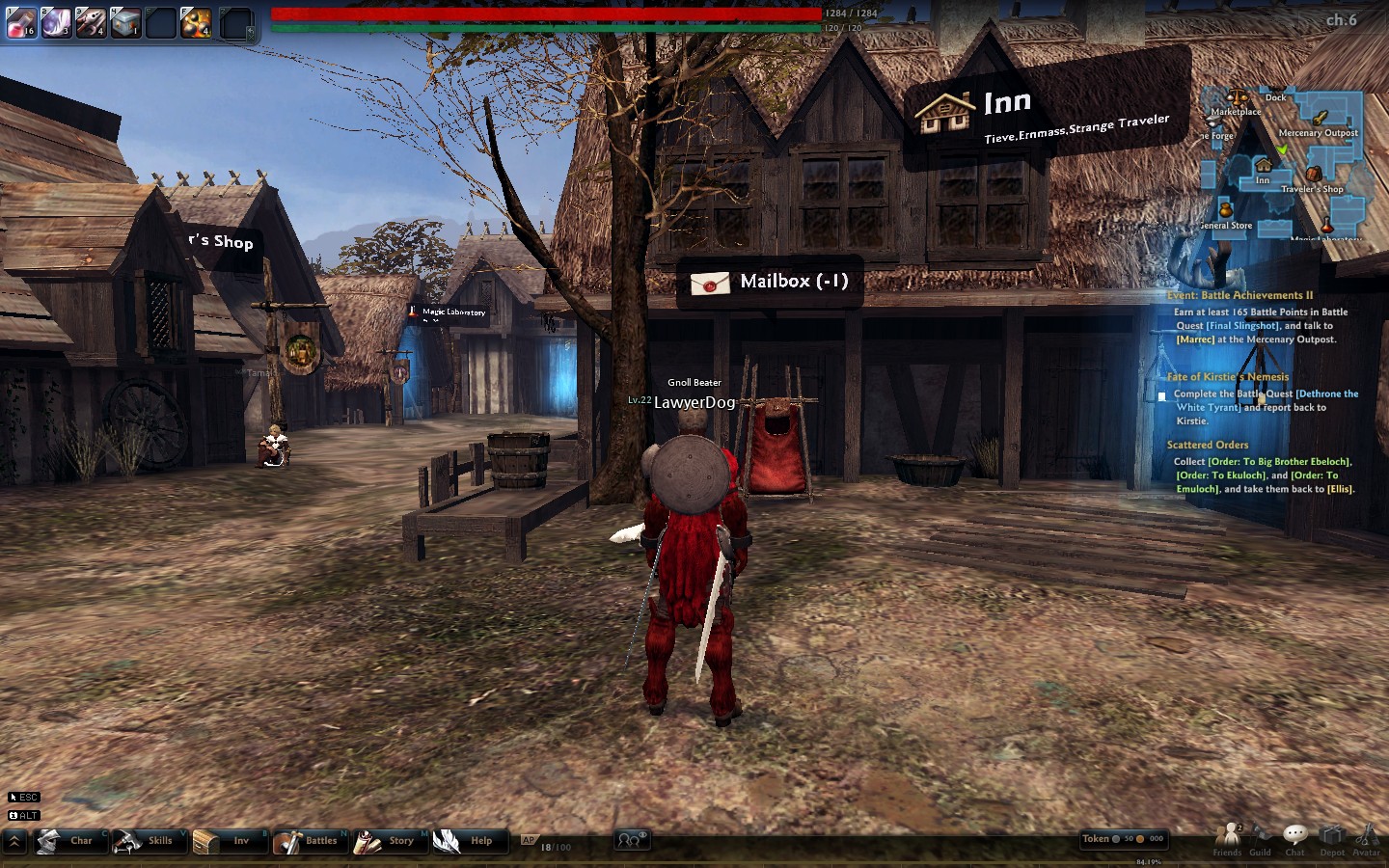Image resolution: width=1389 pixels, height=868 pixels.
Task: Activate the bombs item in slot F
Action: click(196, 21)
